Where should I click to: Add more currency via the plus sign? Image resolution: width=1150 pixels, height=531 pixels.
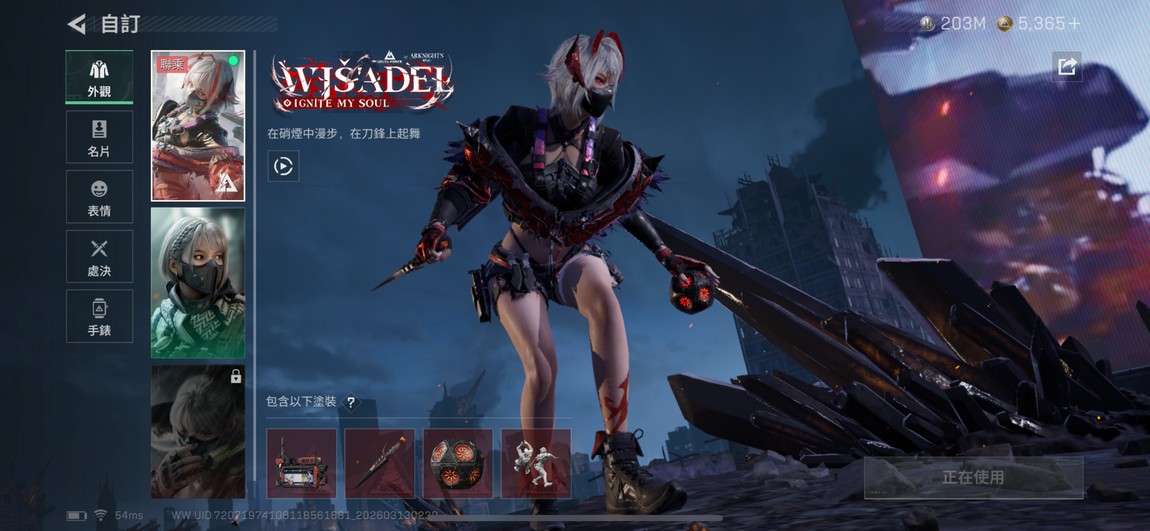(1075, 24)
